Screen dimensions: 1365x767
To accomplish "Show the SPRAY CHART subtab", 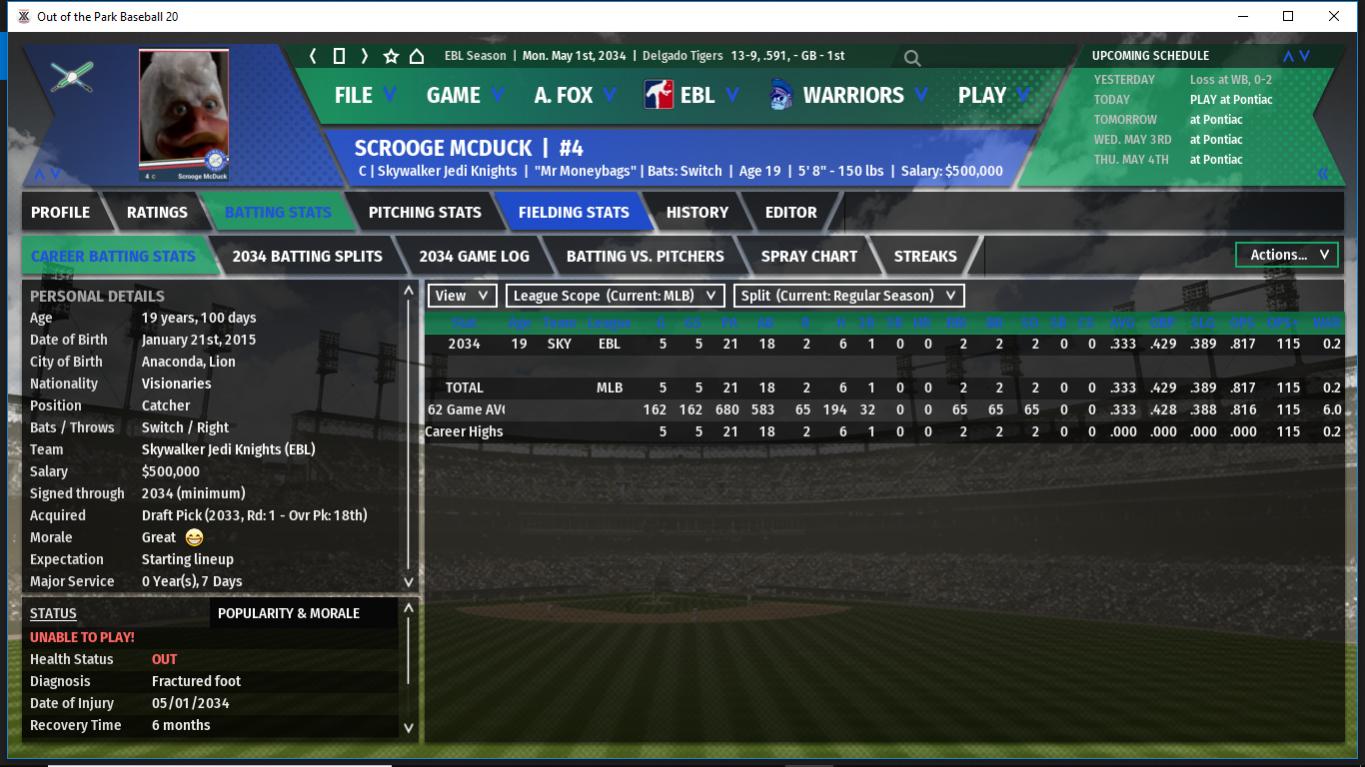I will click(x=808, y=256).
